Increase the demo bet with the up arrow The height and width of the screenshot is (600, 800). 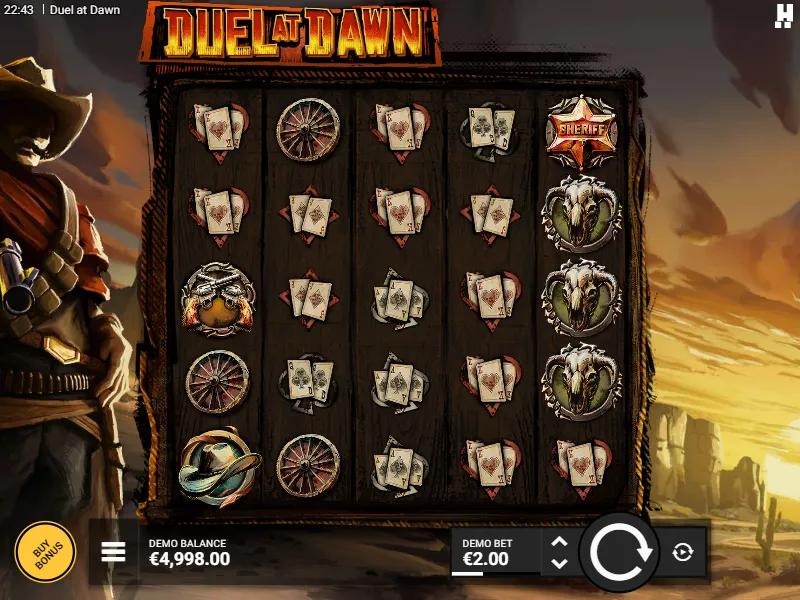(560, 542)
